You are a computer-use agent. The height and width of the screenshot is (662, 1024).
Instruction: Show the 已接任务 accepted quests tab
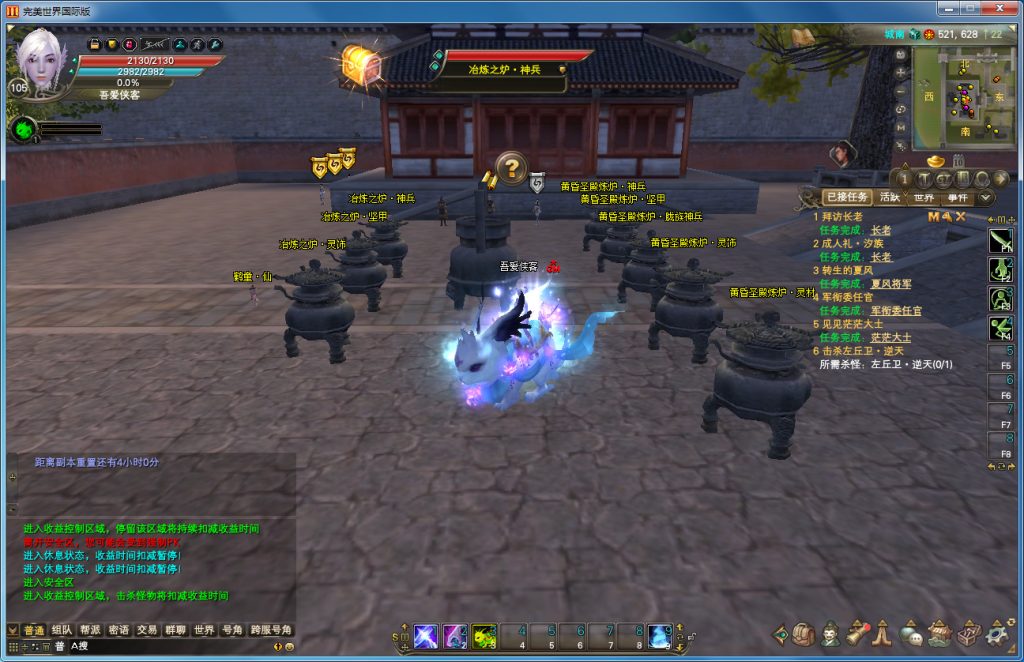tap(846, 198)
